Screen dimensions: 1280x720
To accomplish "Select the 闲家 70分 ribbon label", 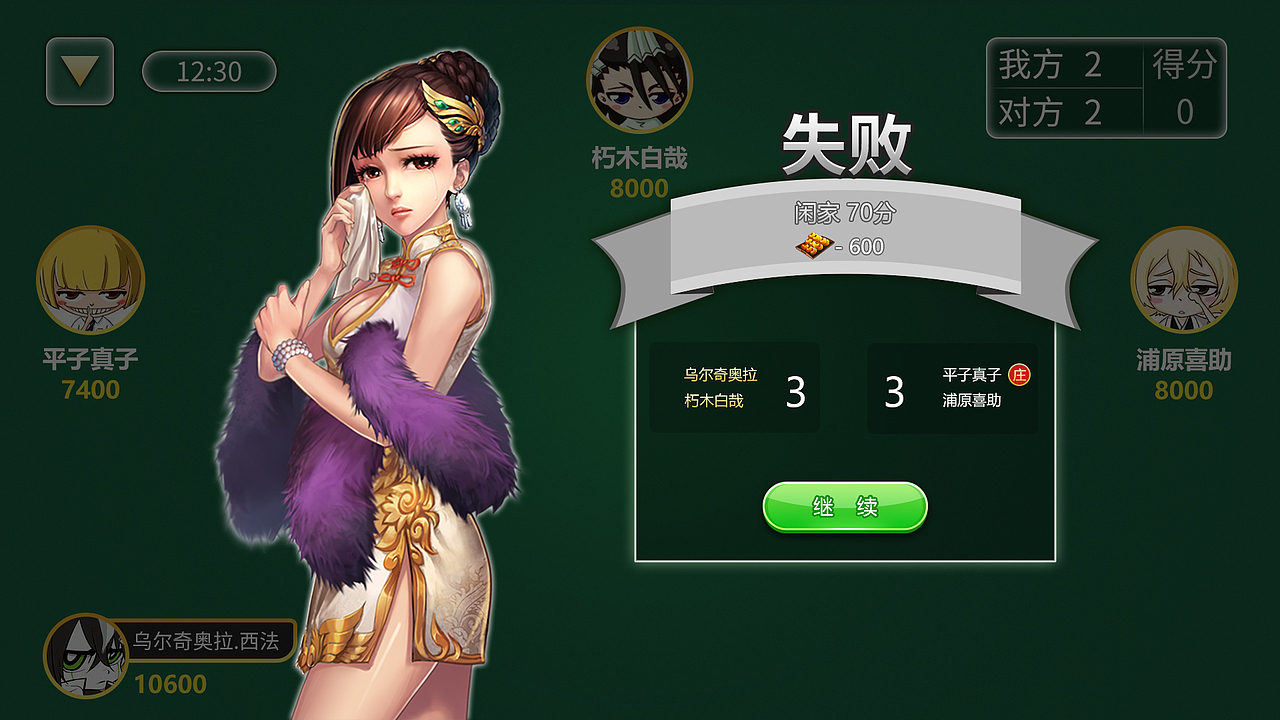I will 845,210.
